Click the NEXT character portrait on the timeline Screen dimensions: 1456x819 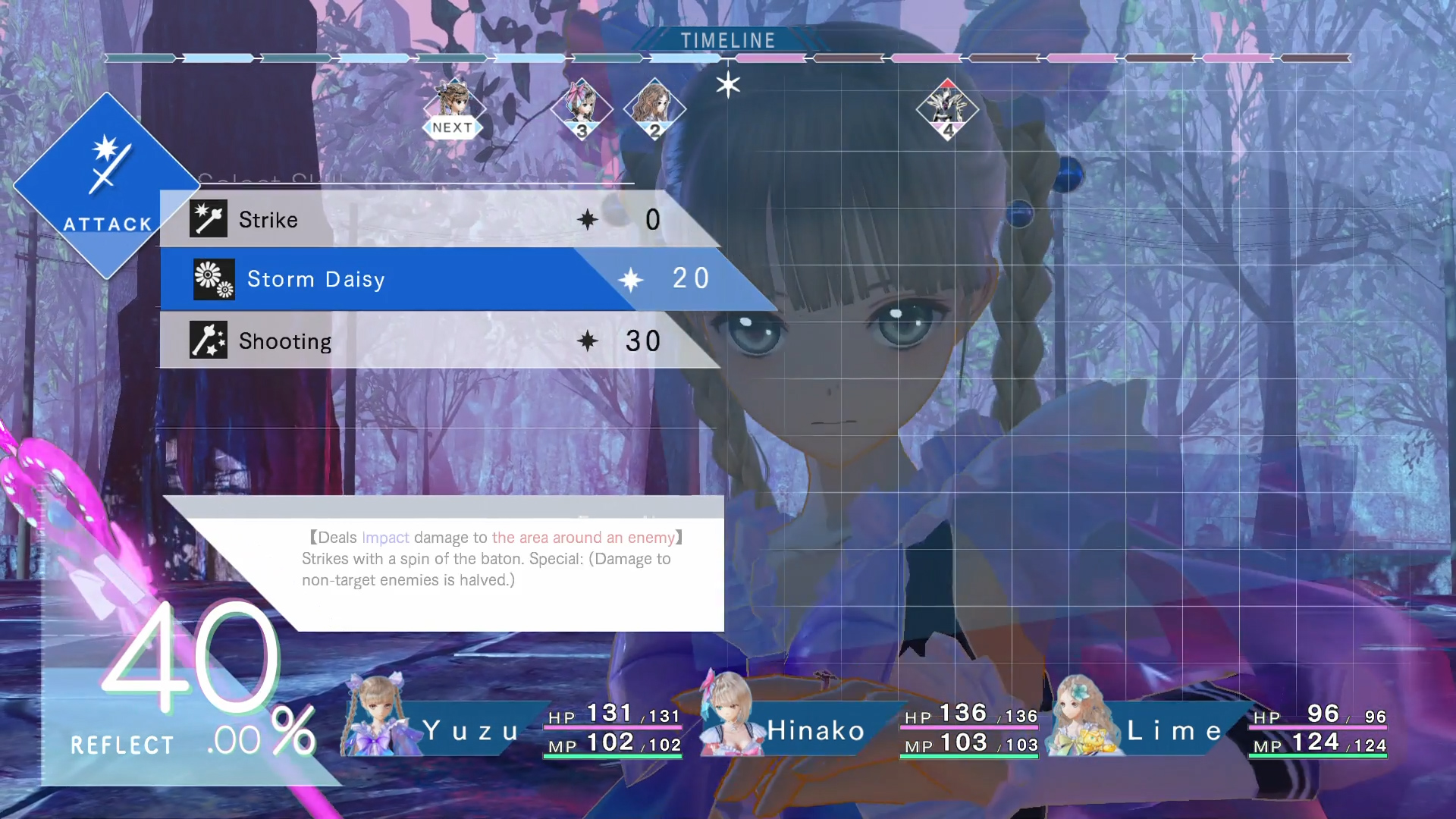(x=453, y=106)
